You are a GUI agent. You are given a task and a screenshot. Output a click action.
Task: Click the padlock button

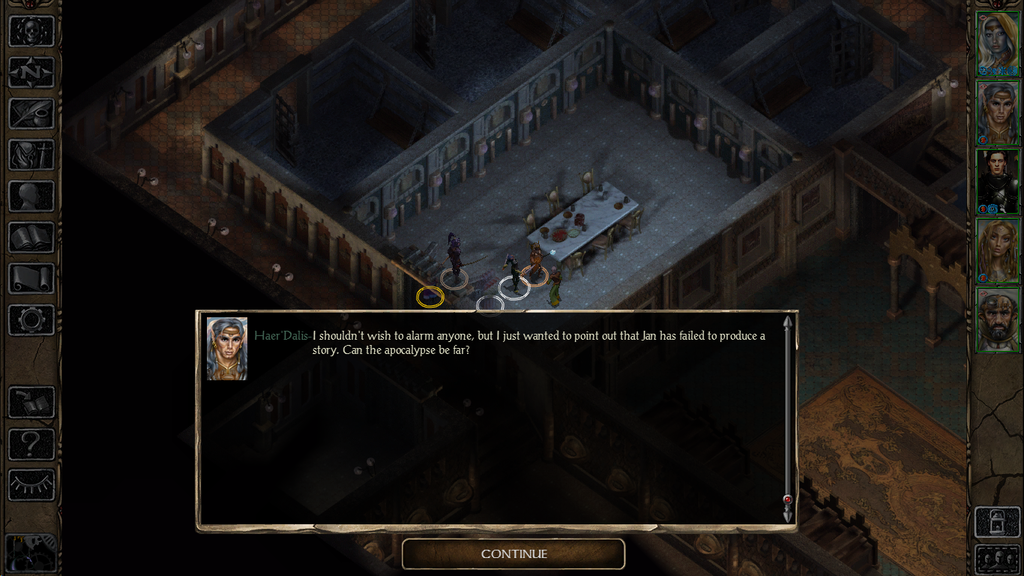(x=997, y=522)
